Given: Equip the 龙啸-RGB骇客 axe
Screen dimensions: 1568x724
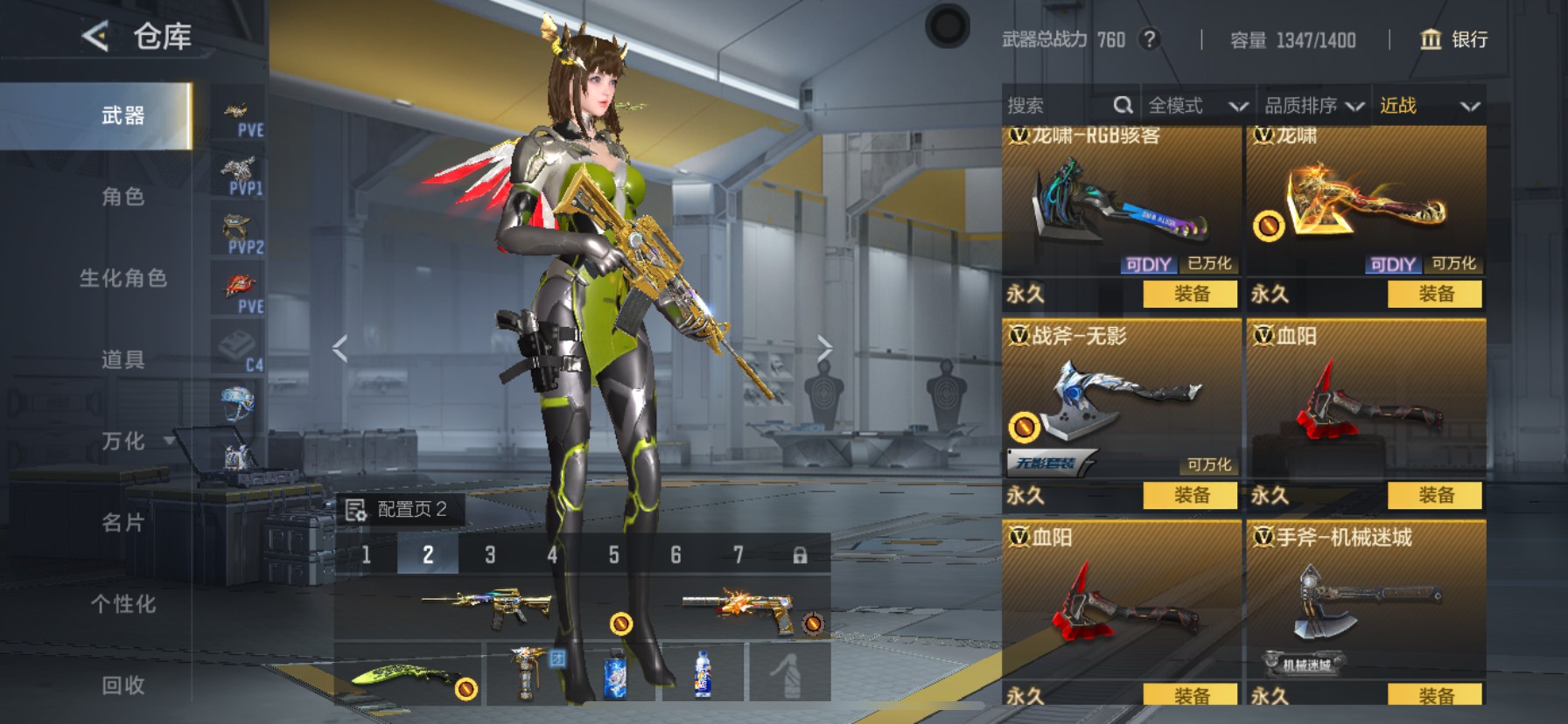Looking at the screenshot, I should coord(1190,295).
